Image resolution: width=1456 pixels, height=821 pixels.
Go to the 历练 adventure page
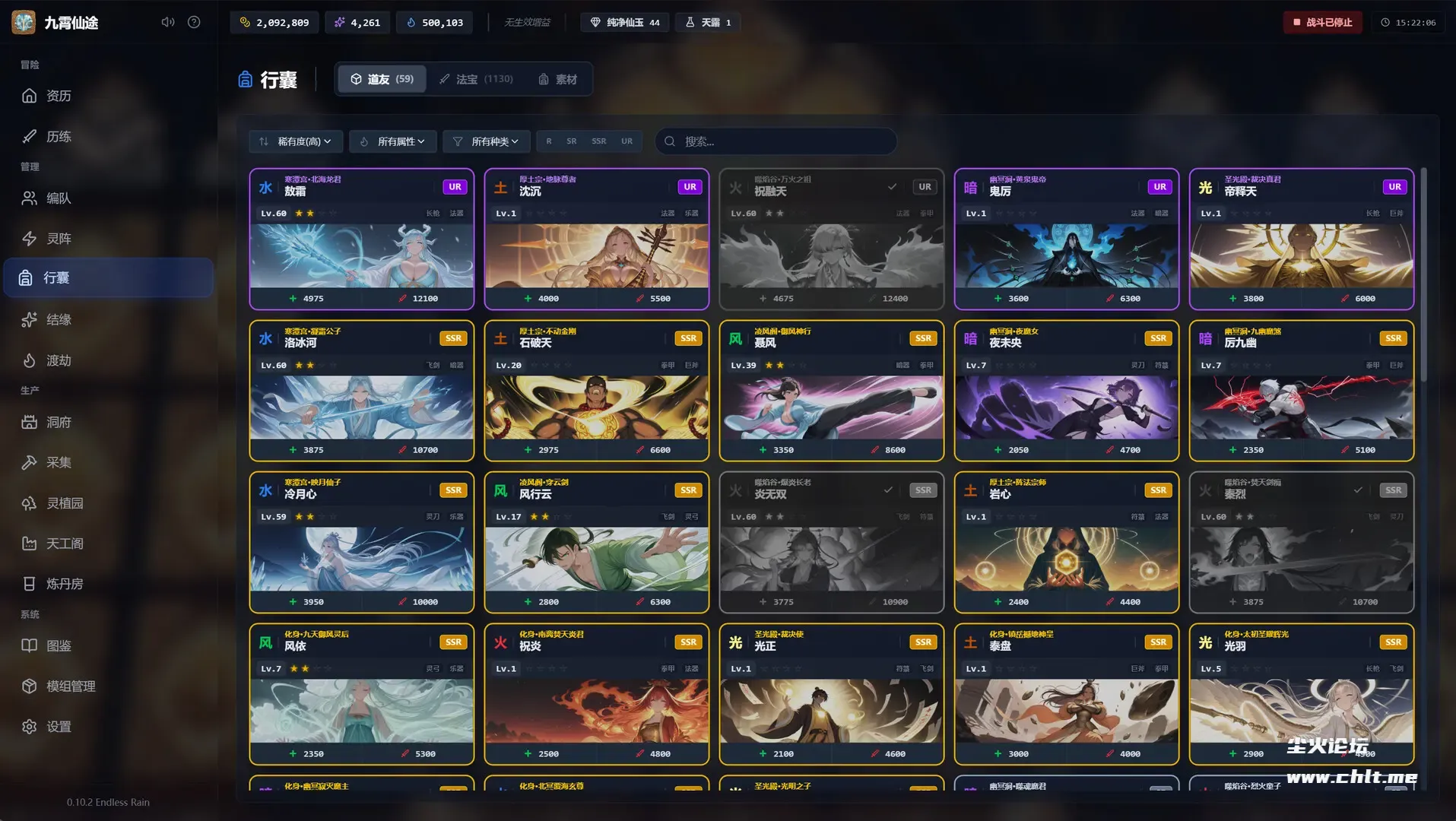click(x=58, y=137)
